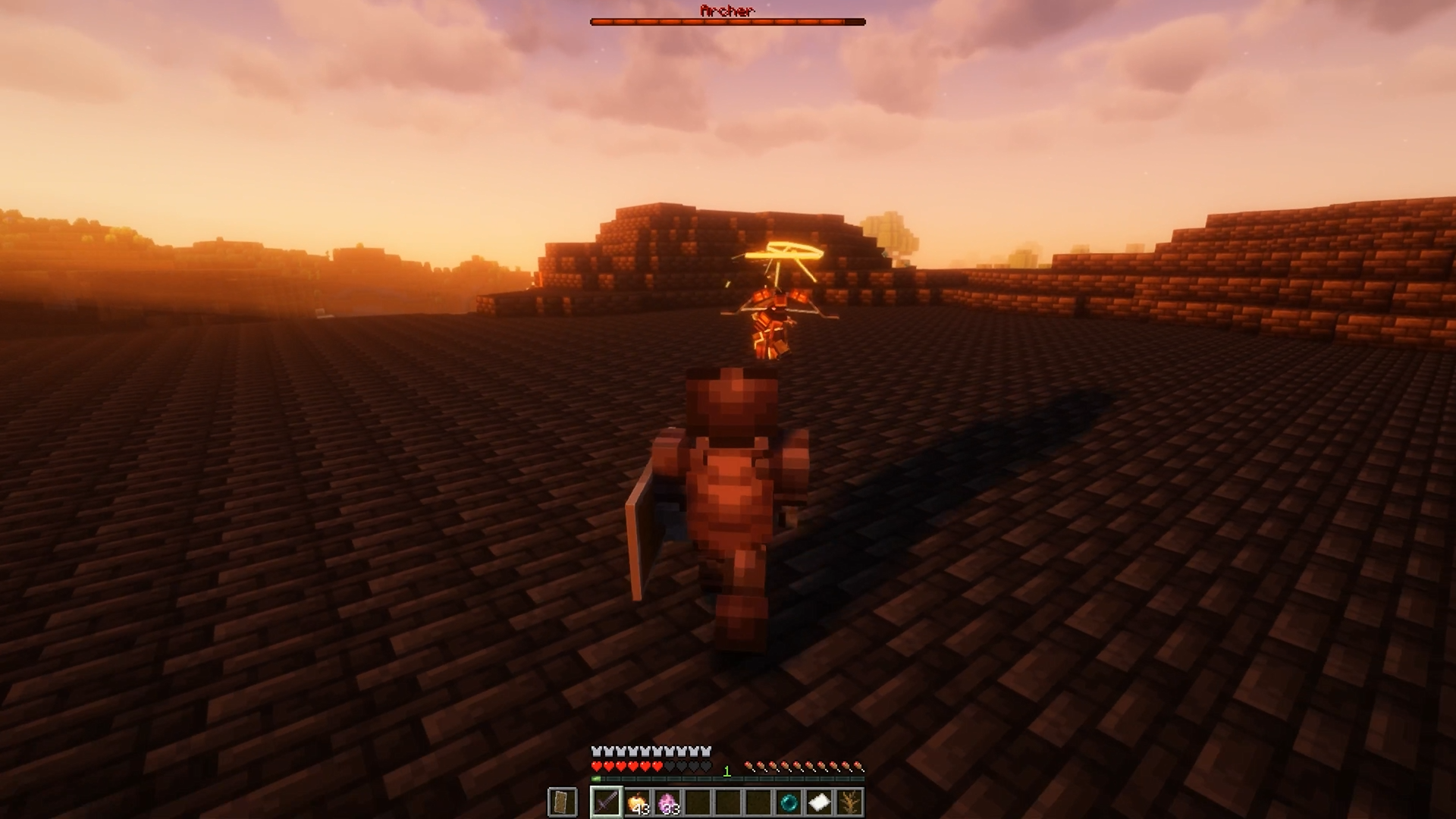Click the glowing Archer boss name text
The image size is (1456, 819).
(727, 11)
